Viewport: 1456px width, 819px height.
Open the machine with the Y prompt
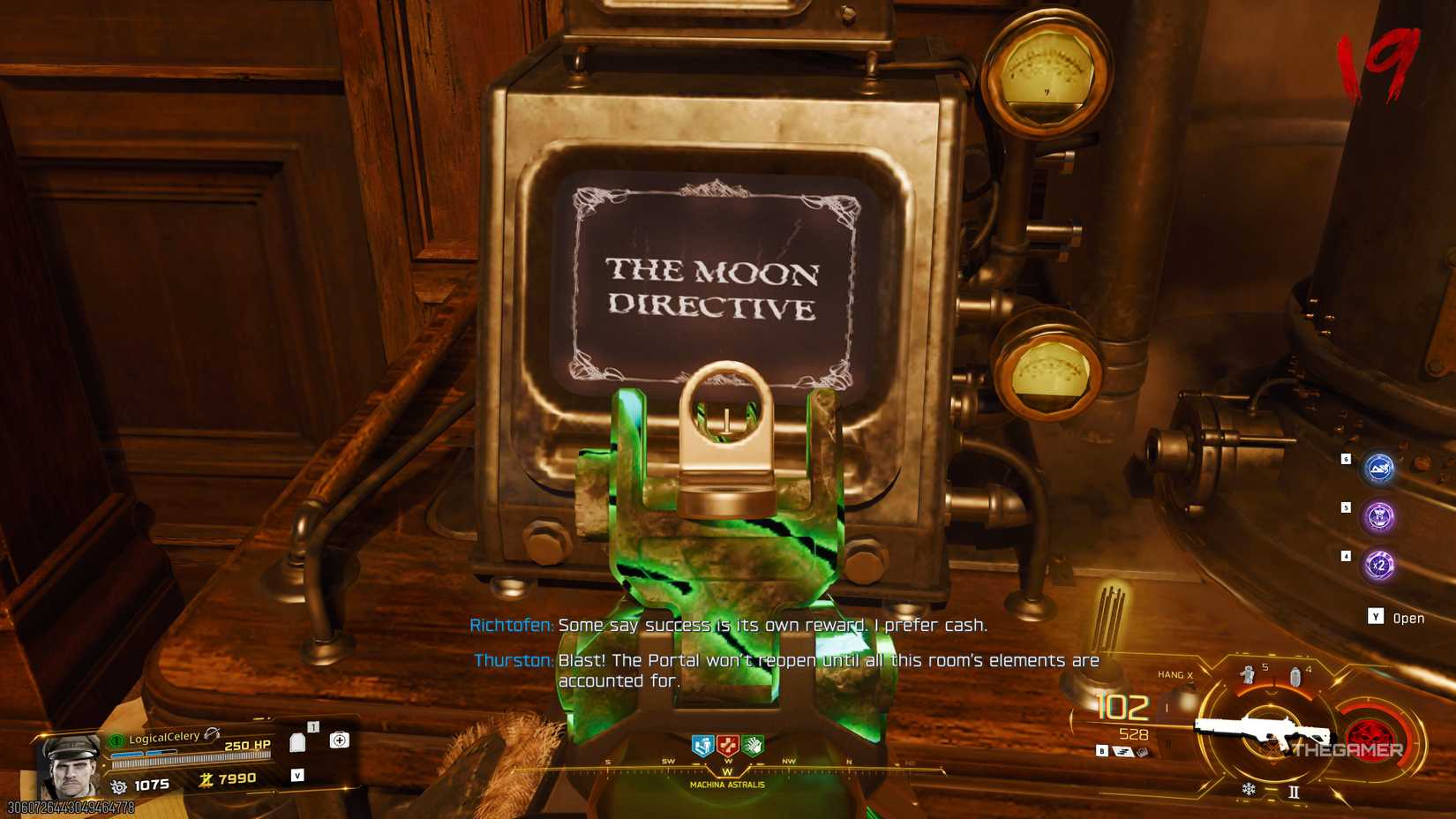coord(1375,616)
